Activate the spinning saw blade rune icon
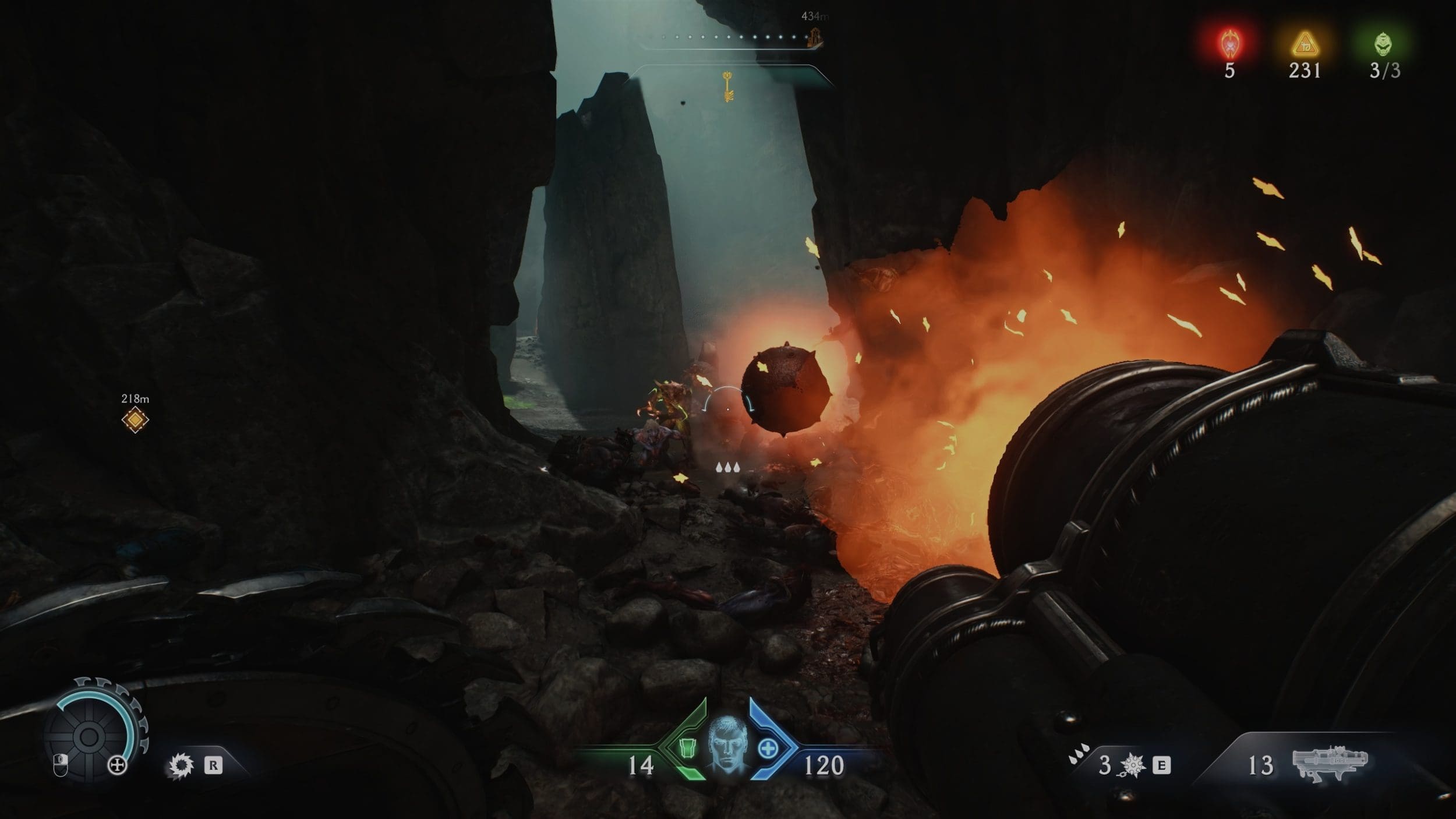The width and height of the screenshot is (1456, 819). [x=180, y=765]
